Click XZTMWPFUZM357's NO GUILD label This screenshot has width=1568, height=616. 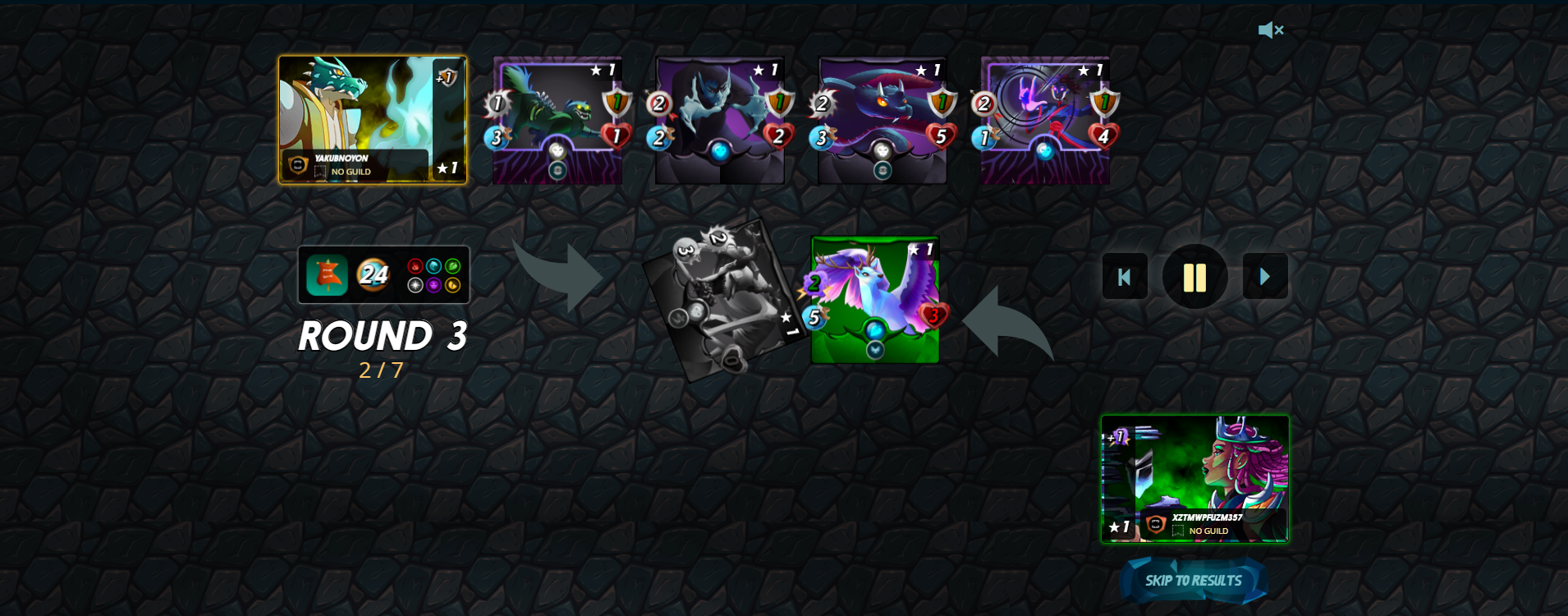coord(1208,531)
